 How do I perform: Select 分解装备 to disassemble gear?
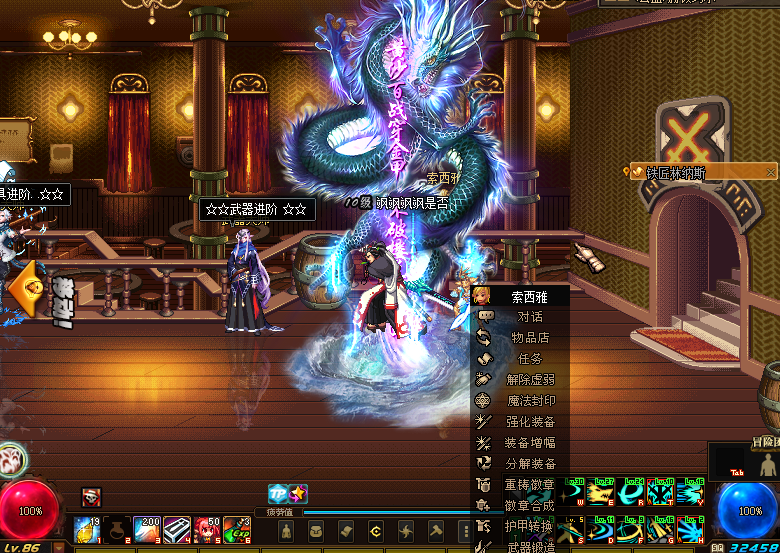tap(530, 464)
